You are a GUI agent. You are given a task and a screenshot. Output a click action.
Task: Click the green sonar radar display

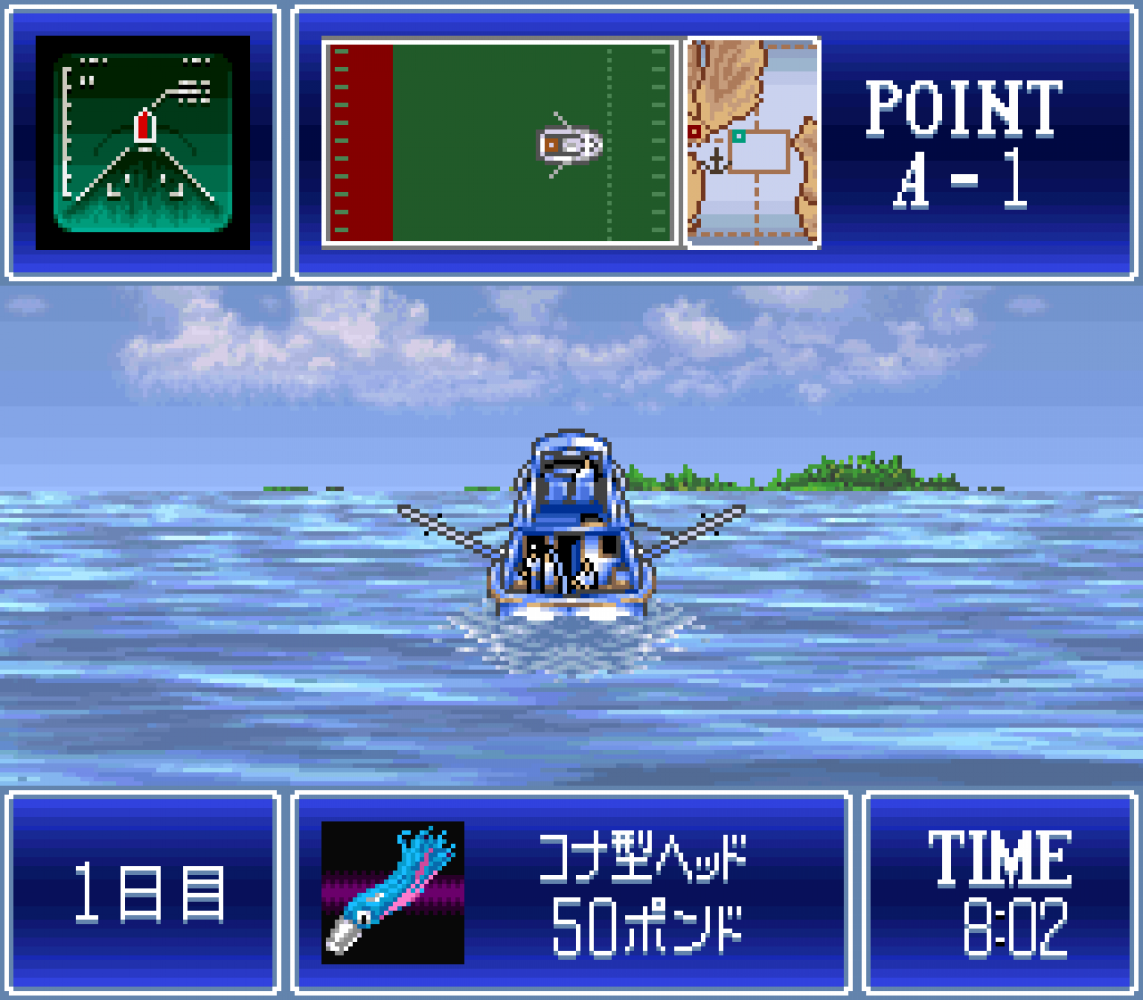point(143,143)
